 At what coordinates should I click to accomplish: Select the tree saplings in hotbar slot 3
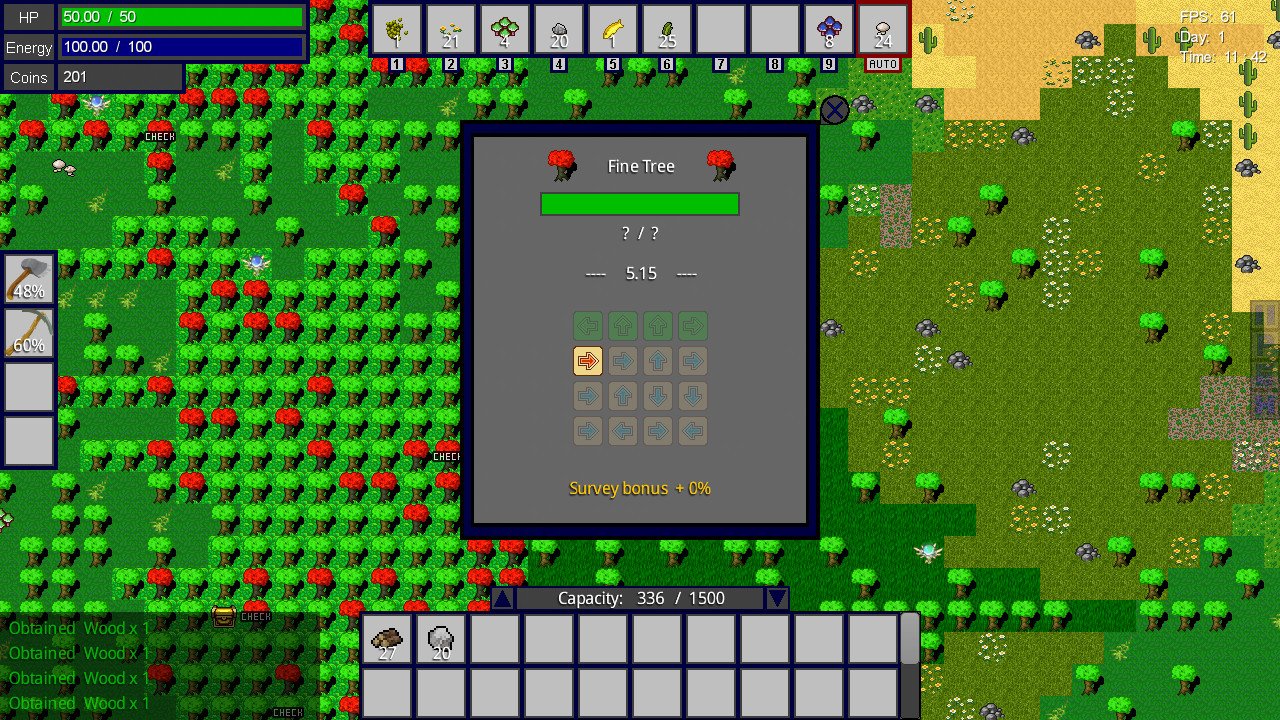click(504, 27)
